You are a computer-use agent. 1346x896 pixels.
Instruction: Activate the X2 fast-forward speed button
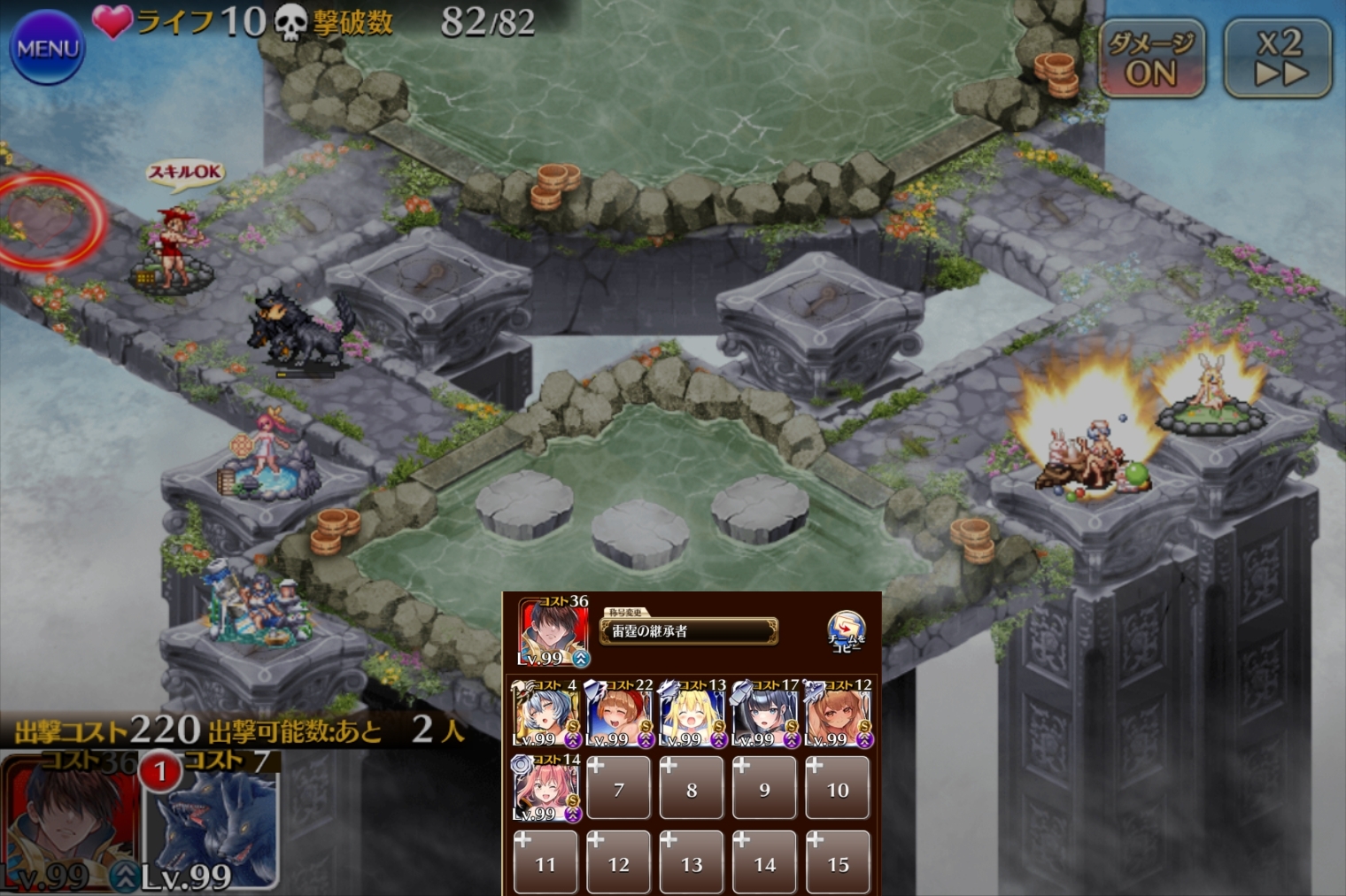[x=1278, y=58]
